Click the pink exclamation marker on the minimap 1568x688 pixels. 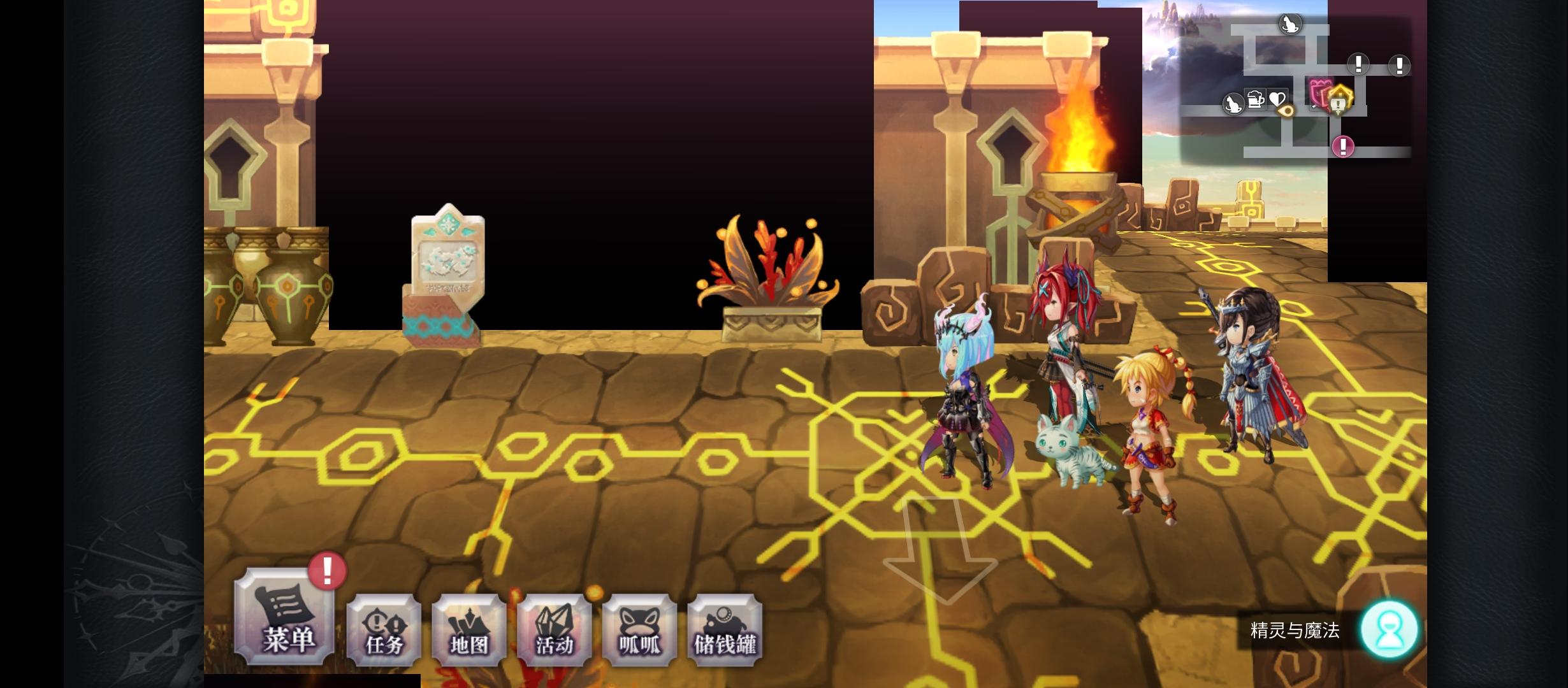1342,146
